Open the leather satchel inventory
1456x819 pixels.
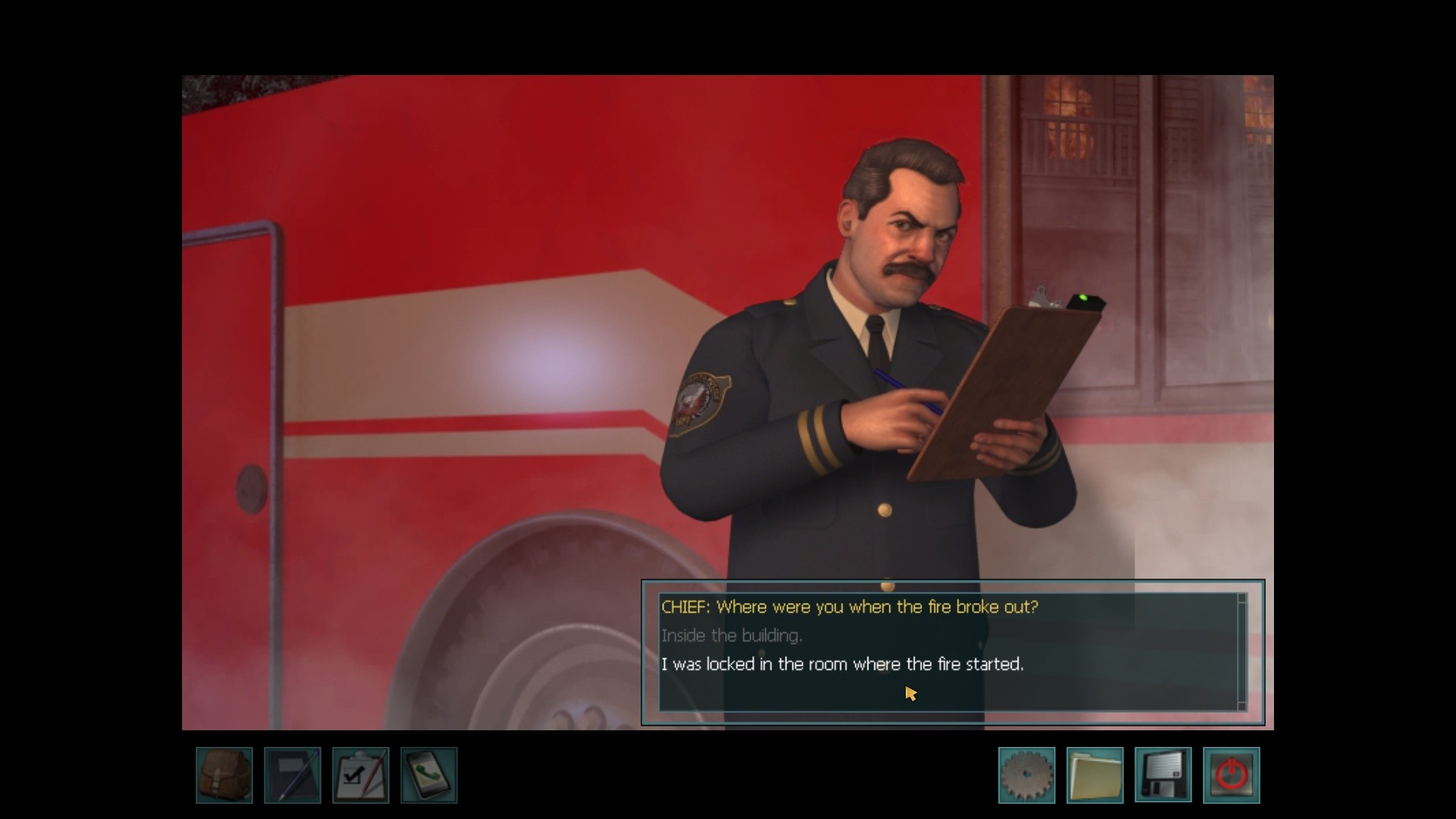coord(224,775)
